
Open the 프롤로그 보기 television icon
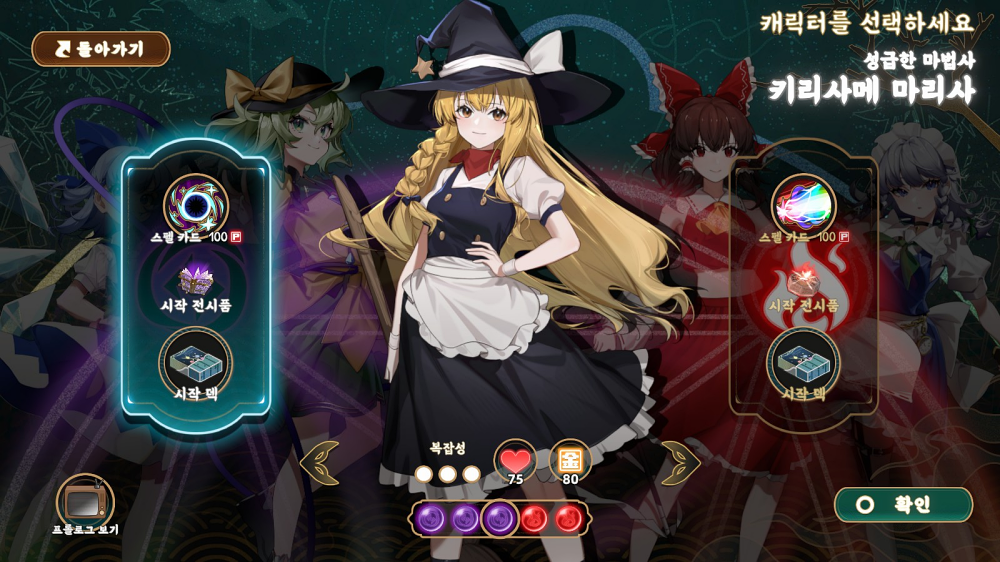(x=85, y=500)
